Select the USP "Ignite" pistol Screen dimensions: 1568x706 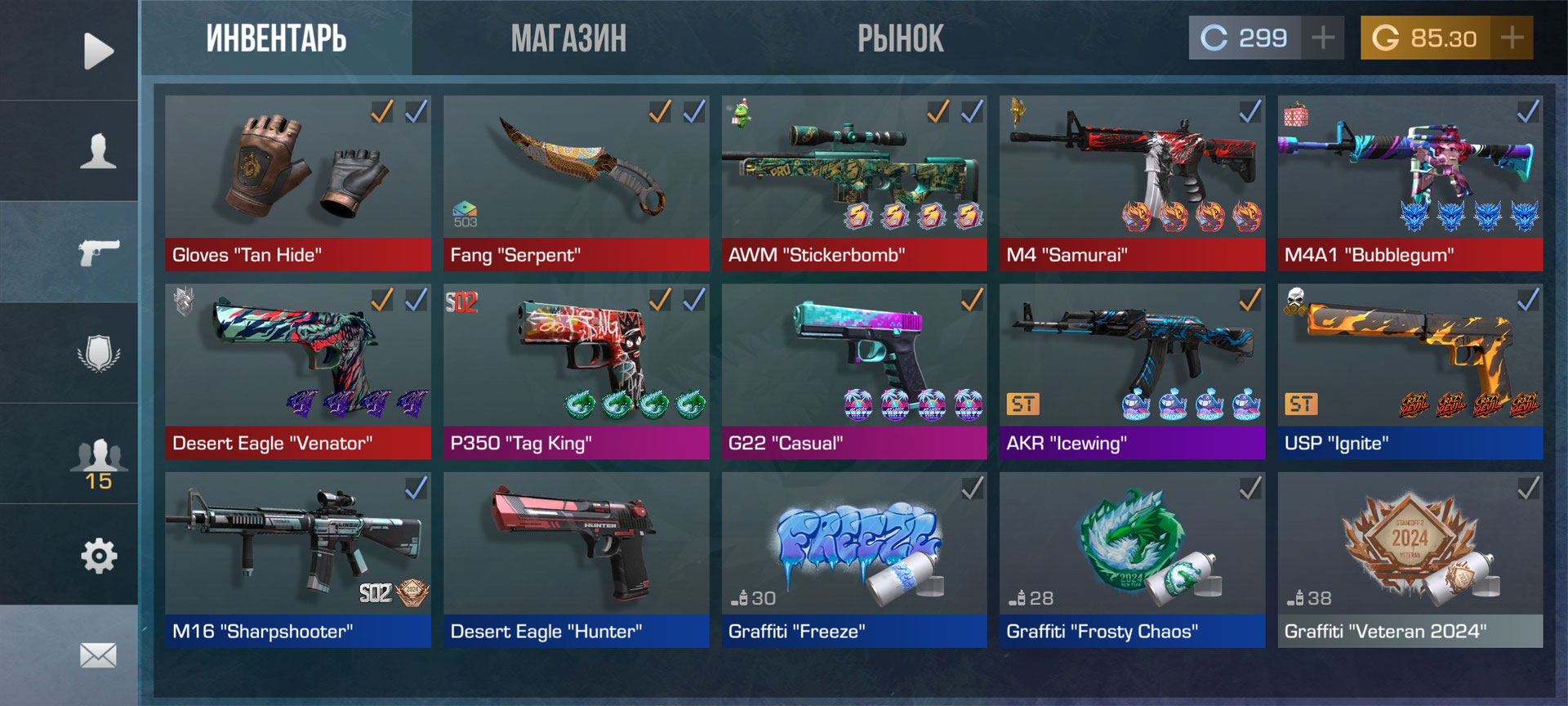1410,371
